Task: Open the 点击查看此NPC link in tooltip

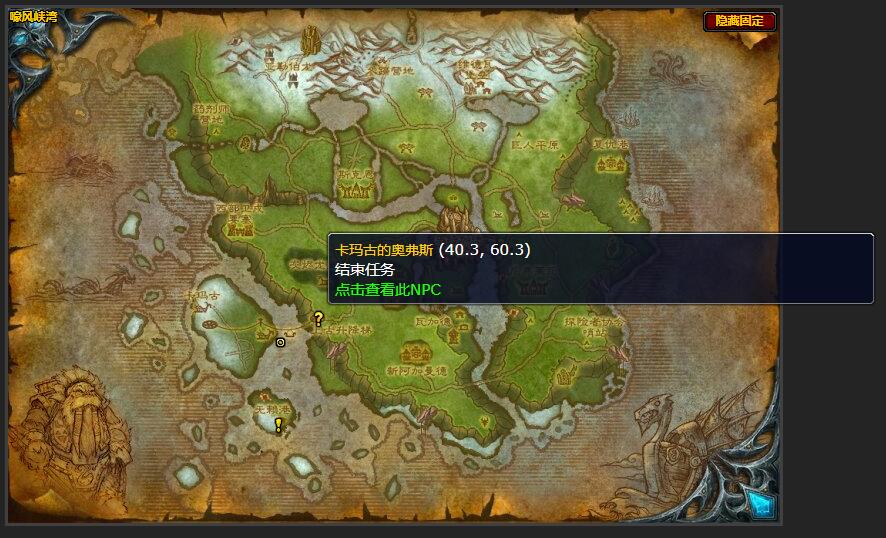Action: (387, 289)
